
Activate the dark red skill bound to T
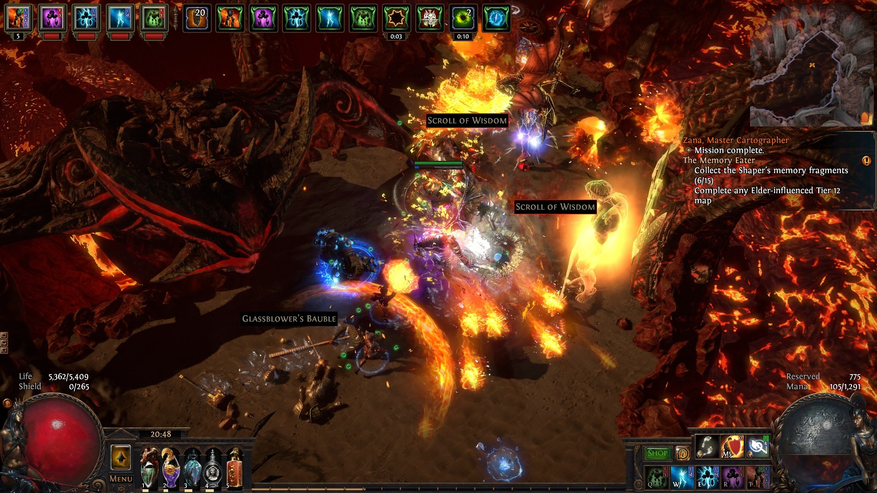(759, 476)
